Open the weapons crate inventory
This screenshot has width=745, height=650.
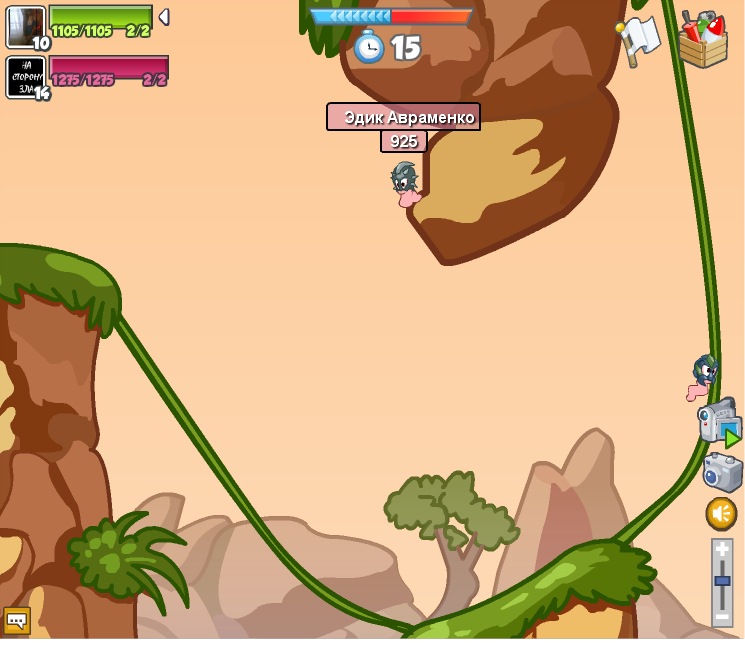703,40
